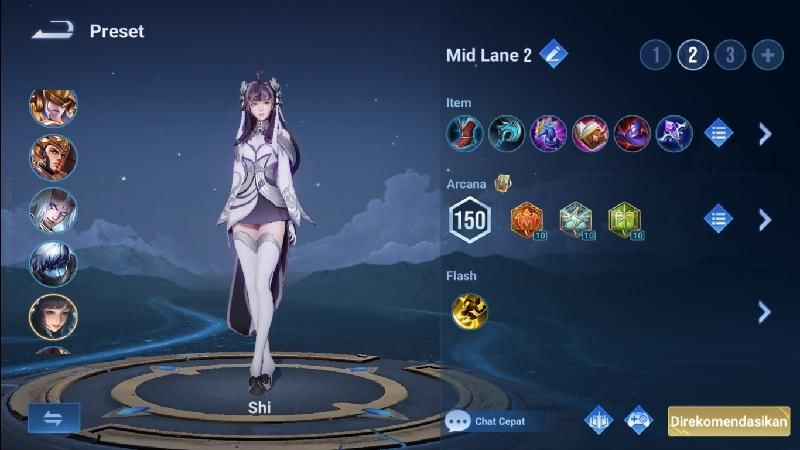The height and width of the screenshot is (450, 800).
Task: Apply the Direkomendasikan recommended setup
Action: 729,421
